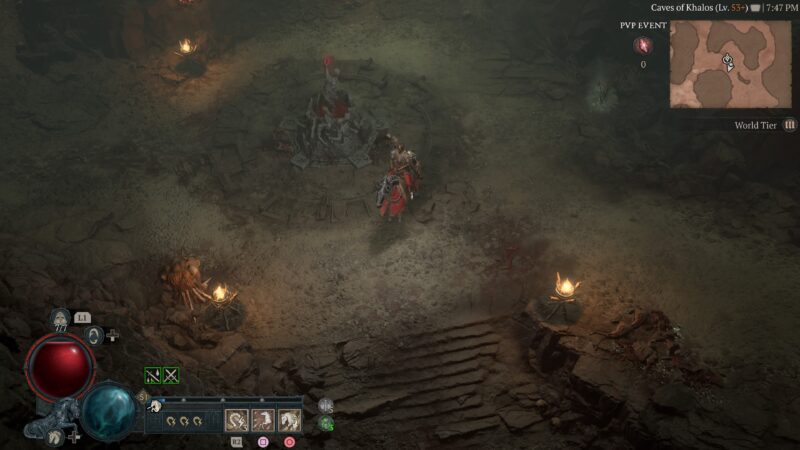
Task: Click the World Tier III badge
Action: click(x=790, y=125)
